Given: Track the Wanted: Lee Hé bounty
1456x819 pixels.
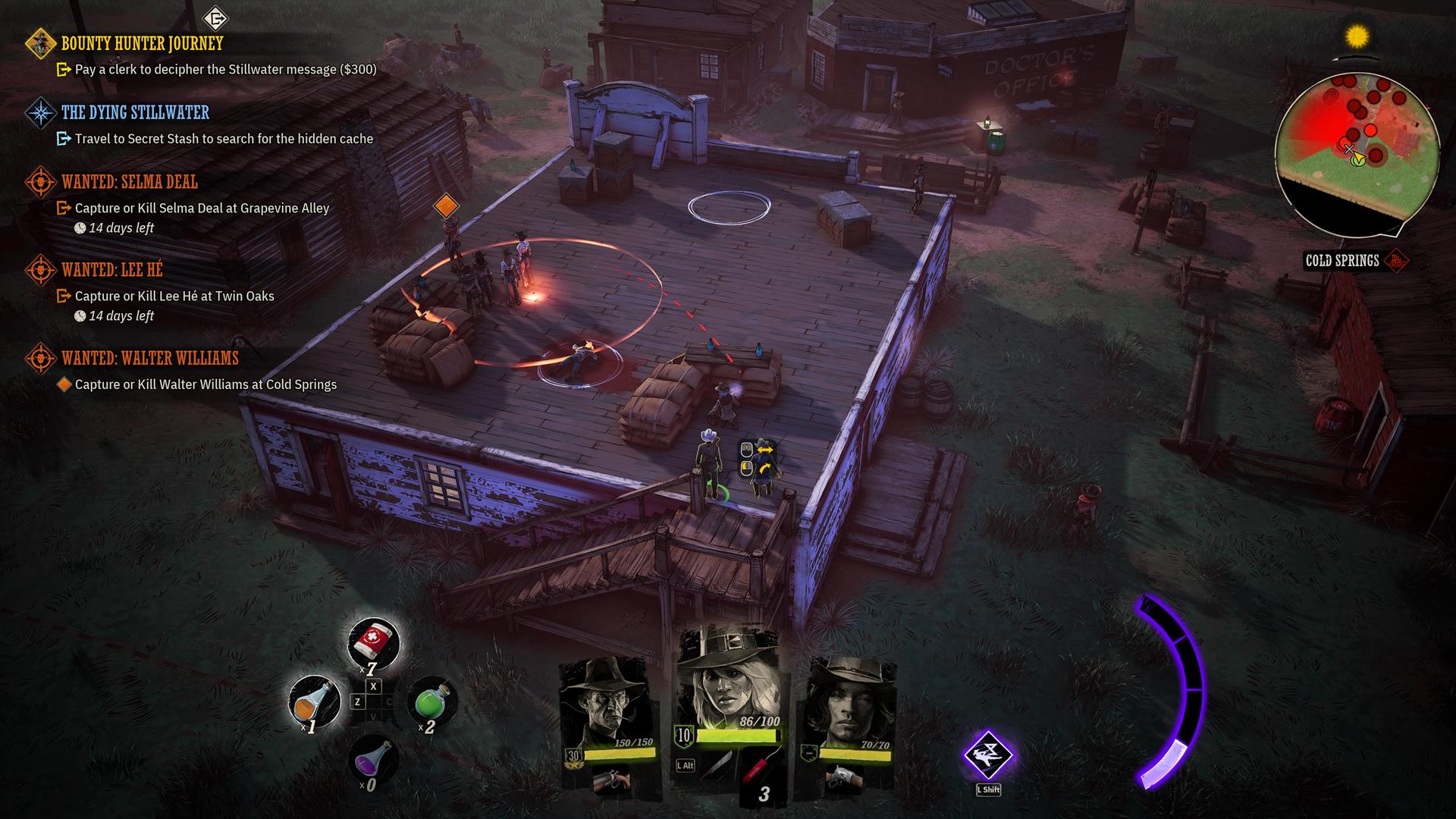Looking at the screenshot, I should pyautogui.click(x=111, y=270).
